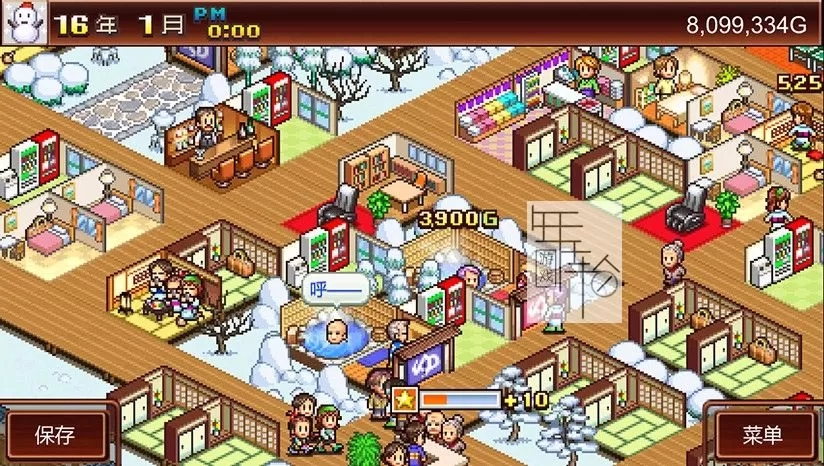Open the 菜单 menu button
This screenshot has height=466, width=824.
pos(765,435)
